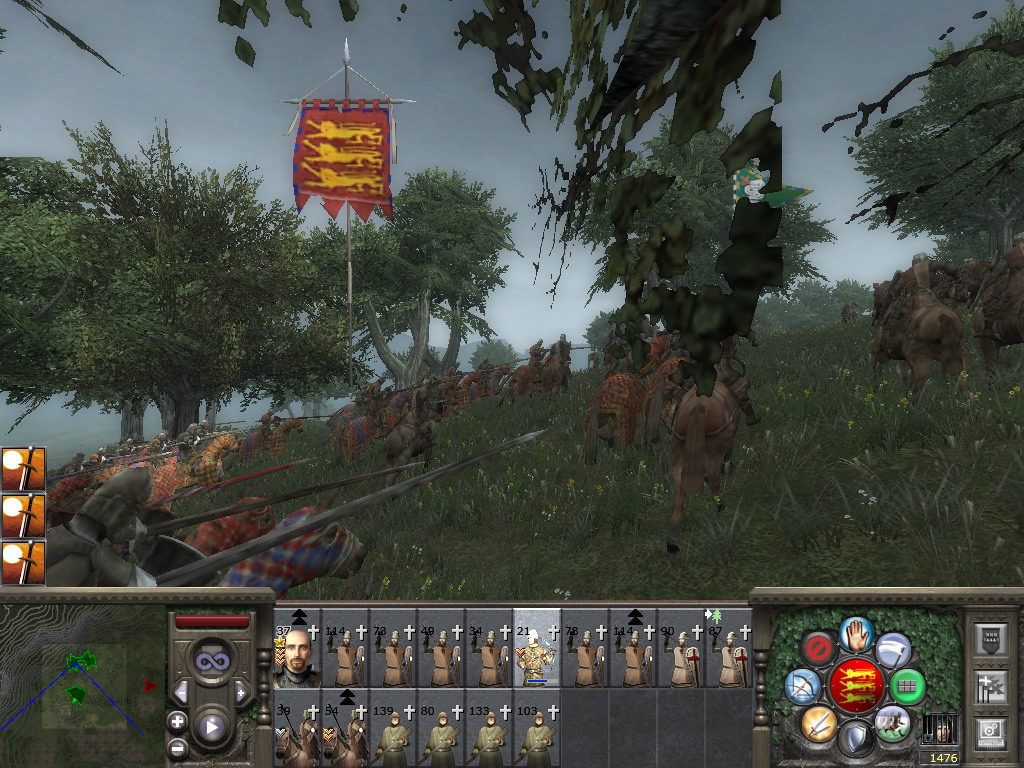Click the red three-lions faction emblem button
This screenshot has width=1024, height=768.
click(x=856, y=687)
